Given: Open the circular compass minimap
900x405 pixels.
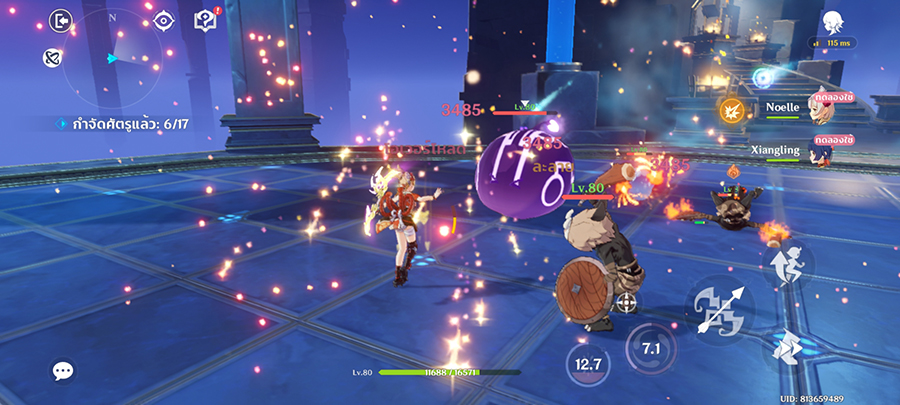Looking at the screenshot, I should 112,60.
